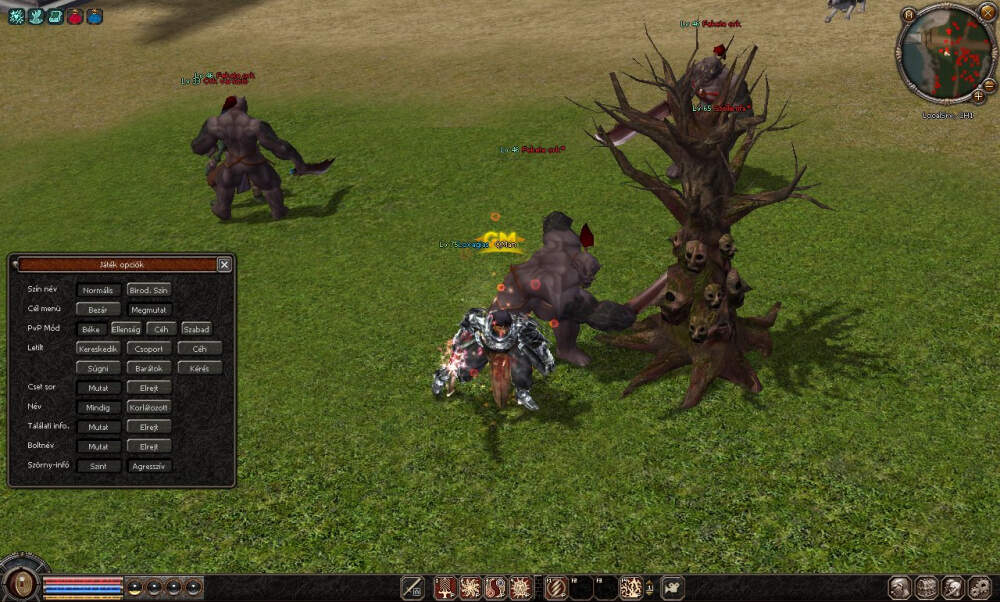Toggle the Barátok block option
This screenshot has width=1000, height=602.
tap(149, 368)
